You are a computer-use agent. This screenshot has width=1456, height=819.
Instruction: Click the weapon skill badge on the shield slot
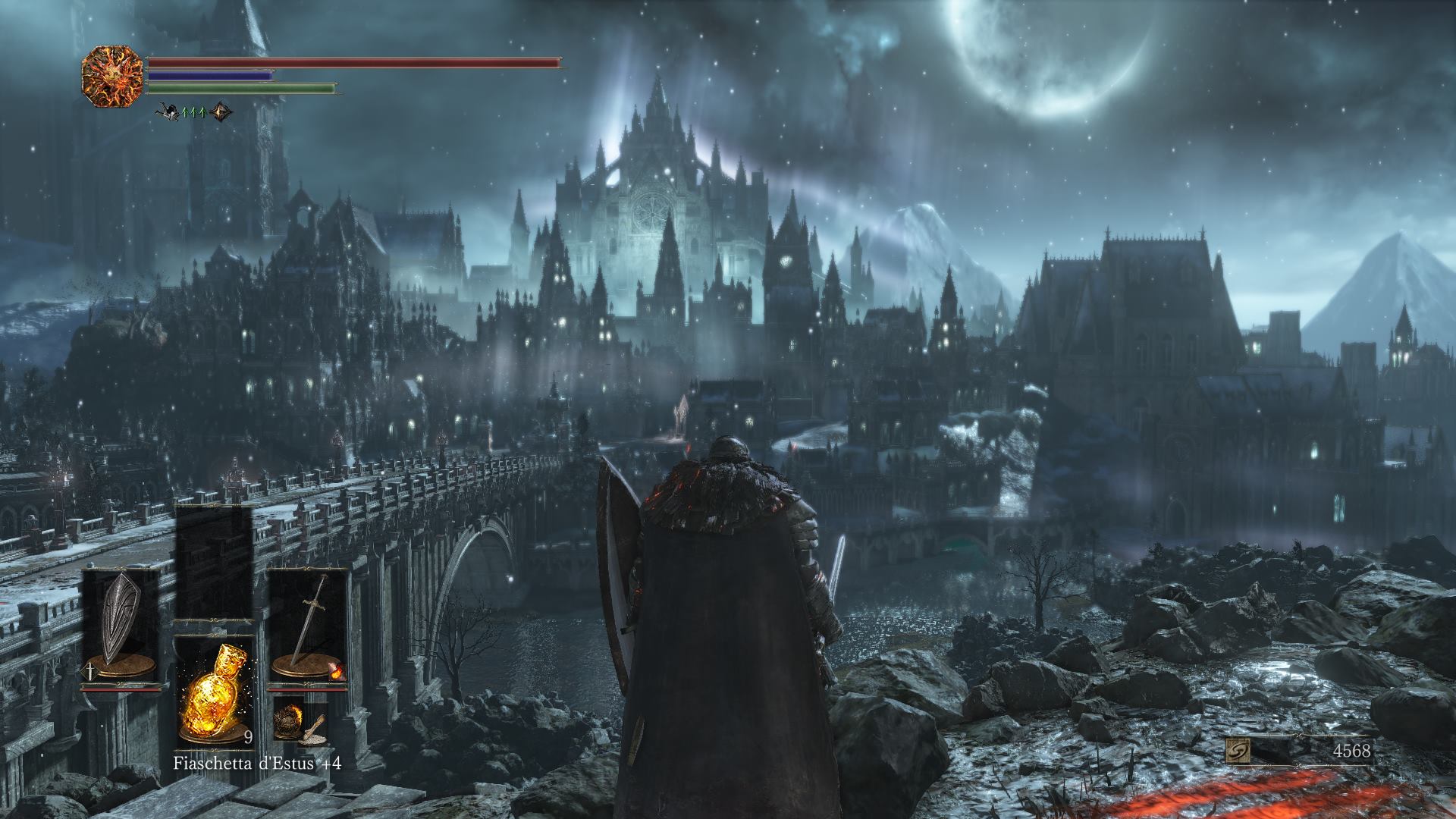(x=90, y=670)
